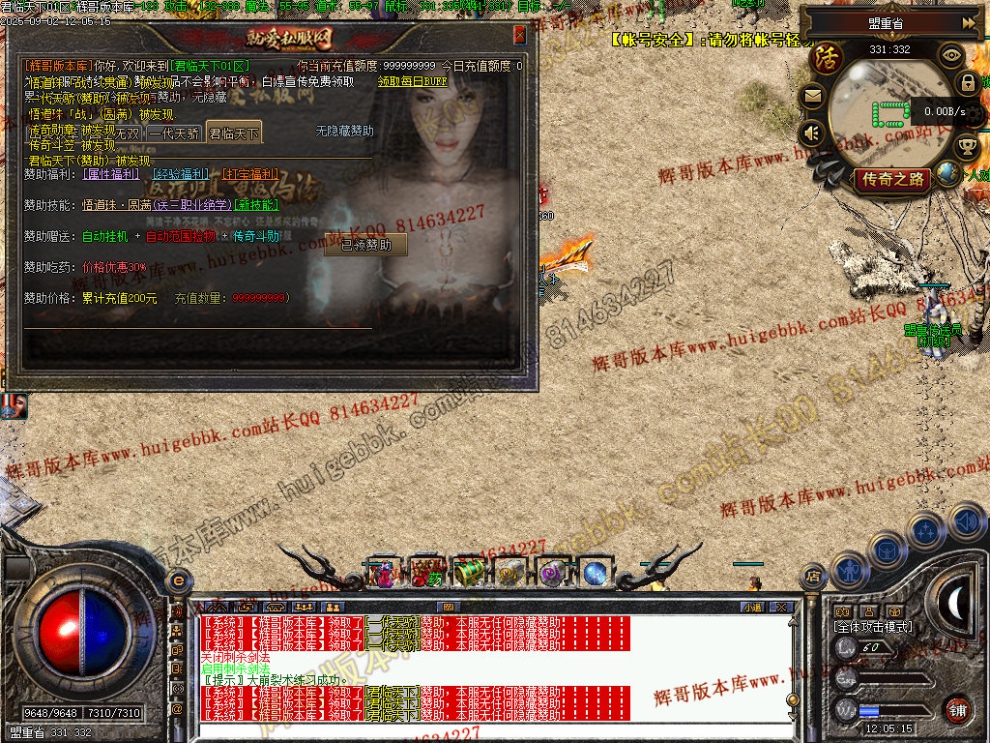The height and width of the screenshot is (743, 990).
Task: Open the 活 activity round button
Action: (826, 56)
